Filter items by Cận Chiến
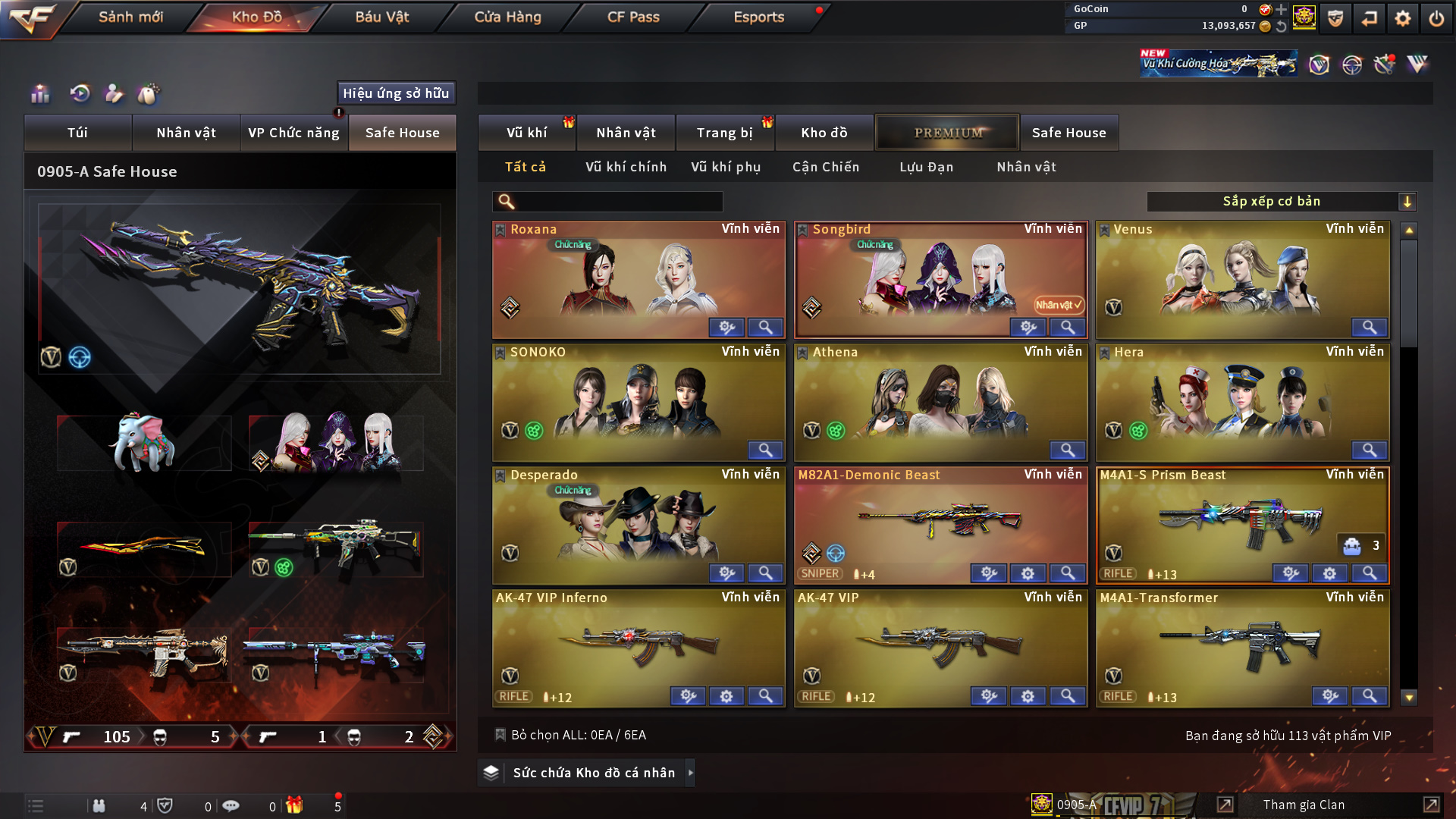The width and height of the screenshot is (1456, 819). click(825, 167)
